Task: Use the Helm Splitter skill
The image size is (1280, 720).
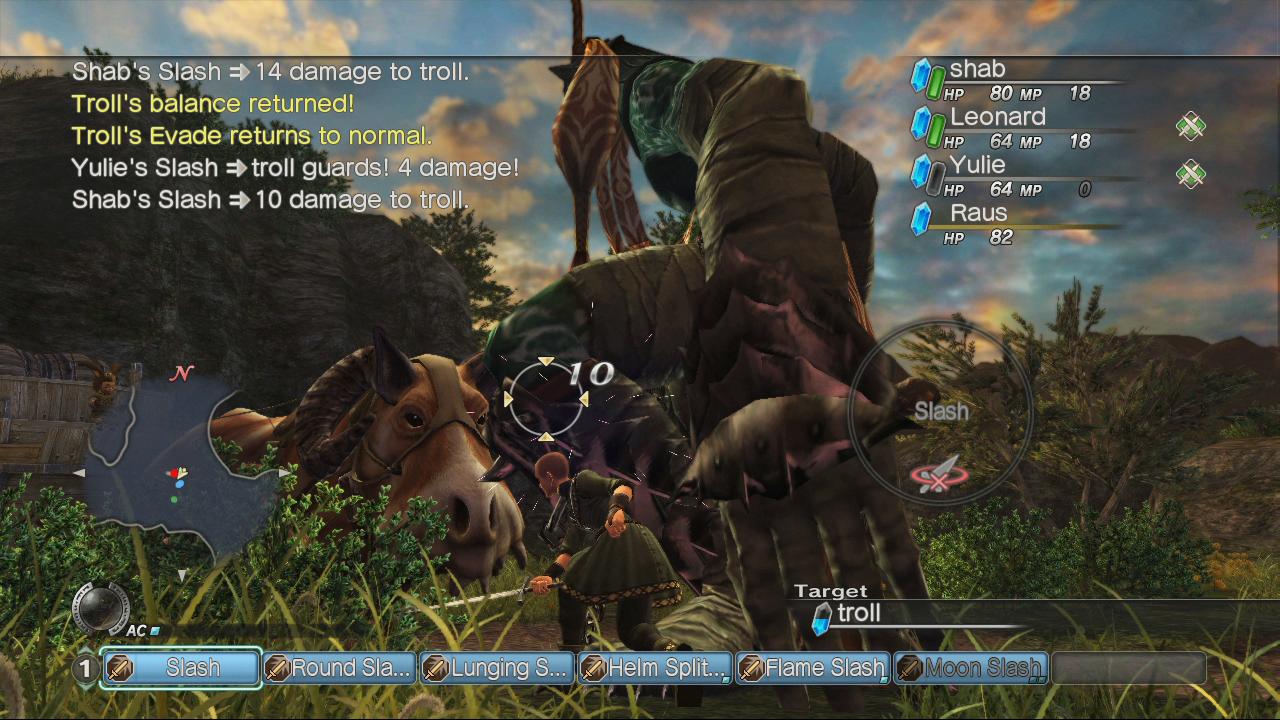Action: (x=655, y=668)
